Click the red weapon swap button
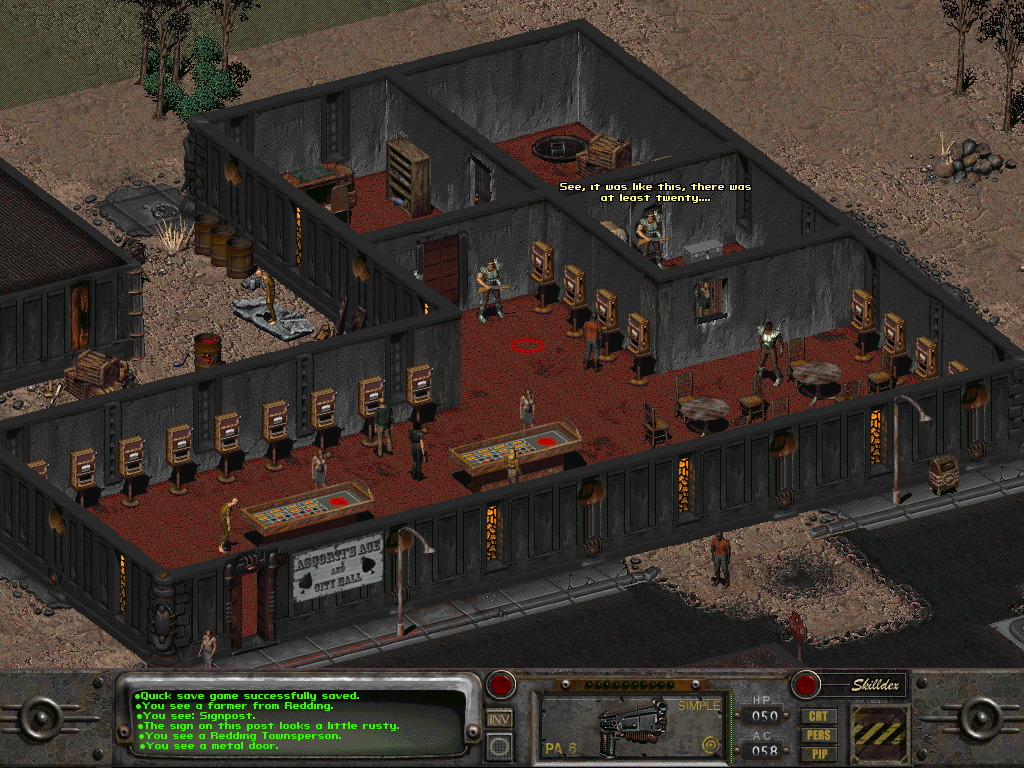This screenshot has height=768, width=1024. 500,685
